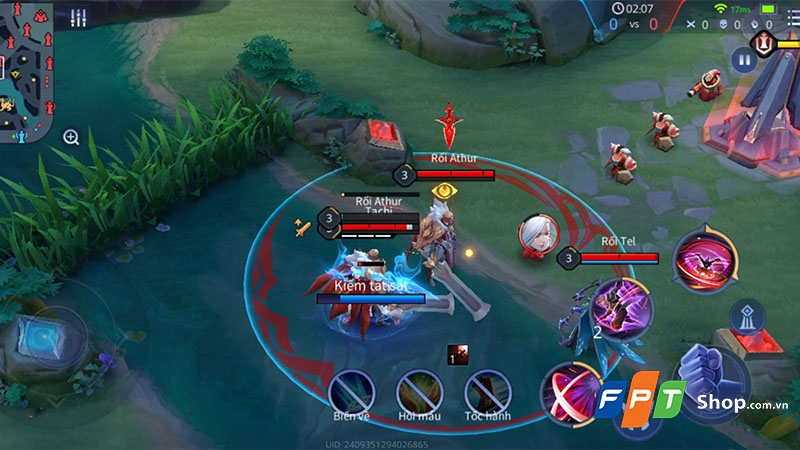
Task: Open the settings sliders icon
Action: click(x=79, y=17)
